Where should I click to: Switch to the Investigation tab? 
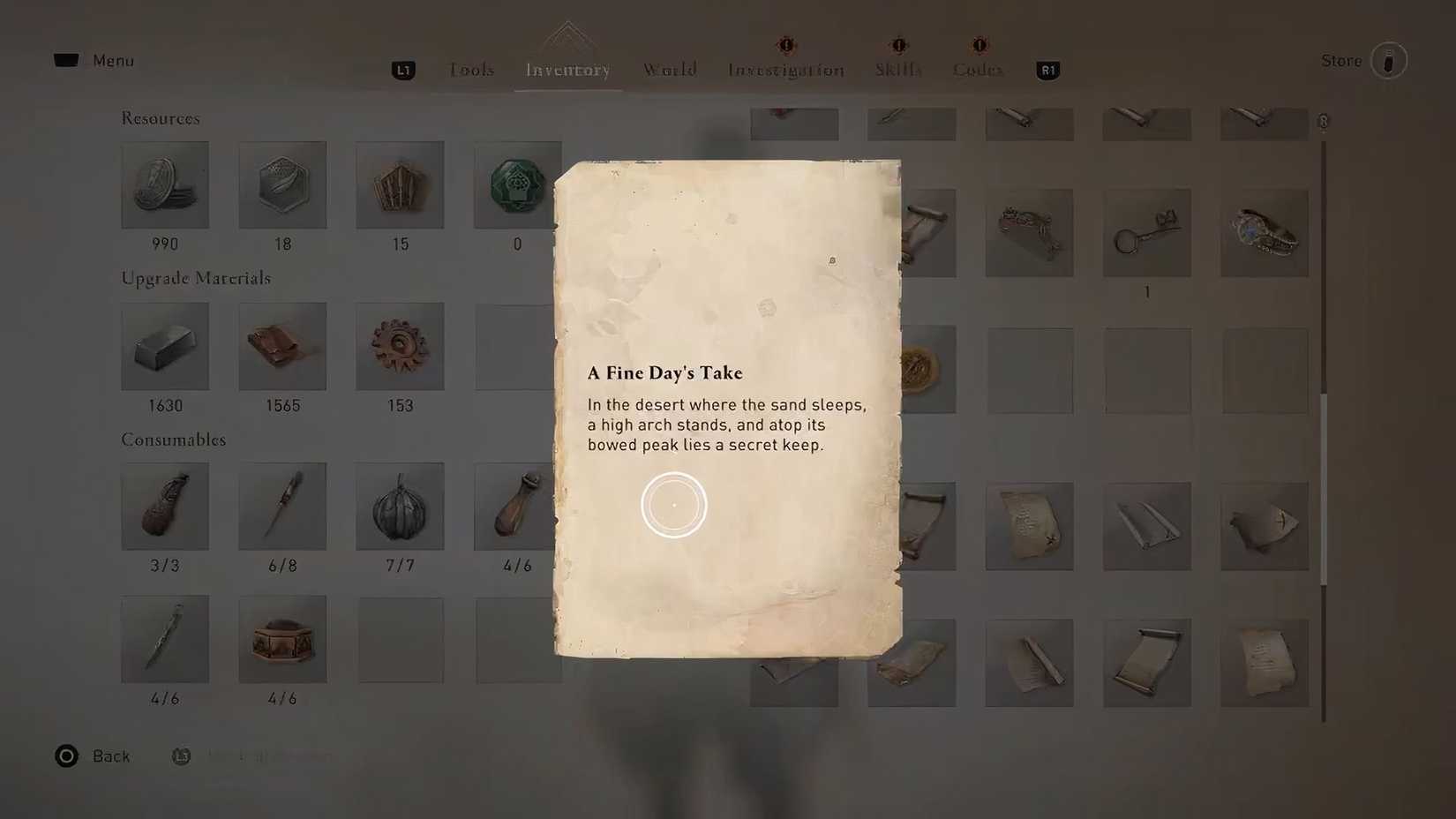[784, 69]
